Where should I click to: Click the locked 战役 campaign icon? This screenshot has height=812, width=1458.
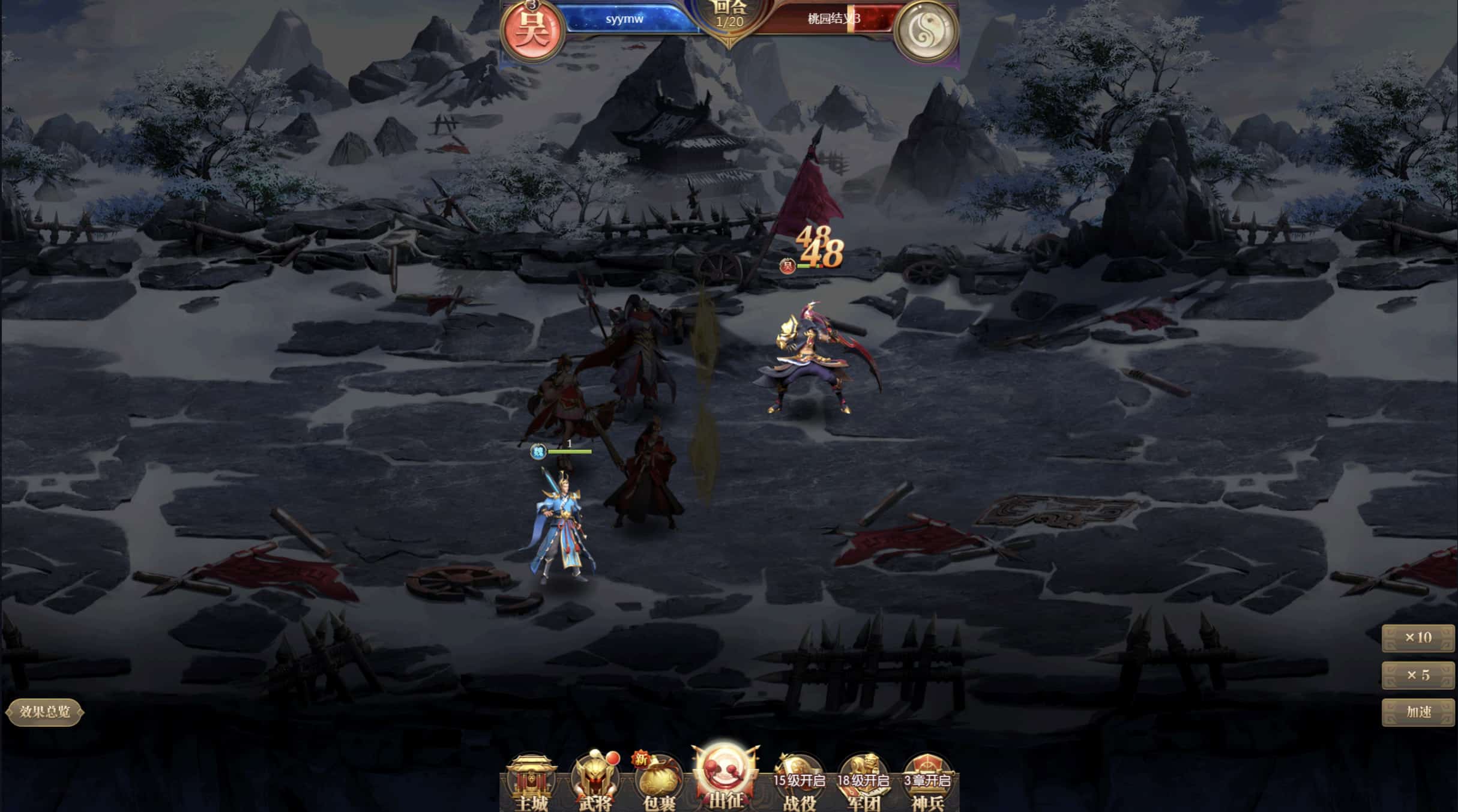(x=799, y=783)
